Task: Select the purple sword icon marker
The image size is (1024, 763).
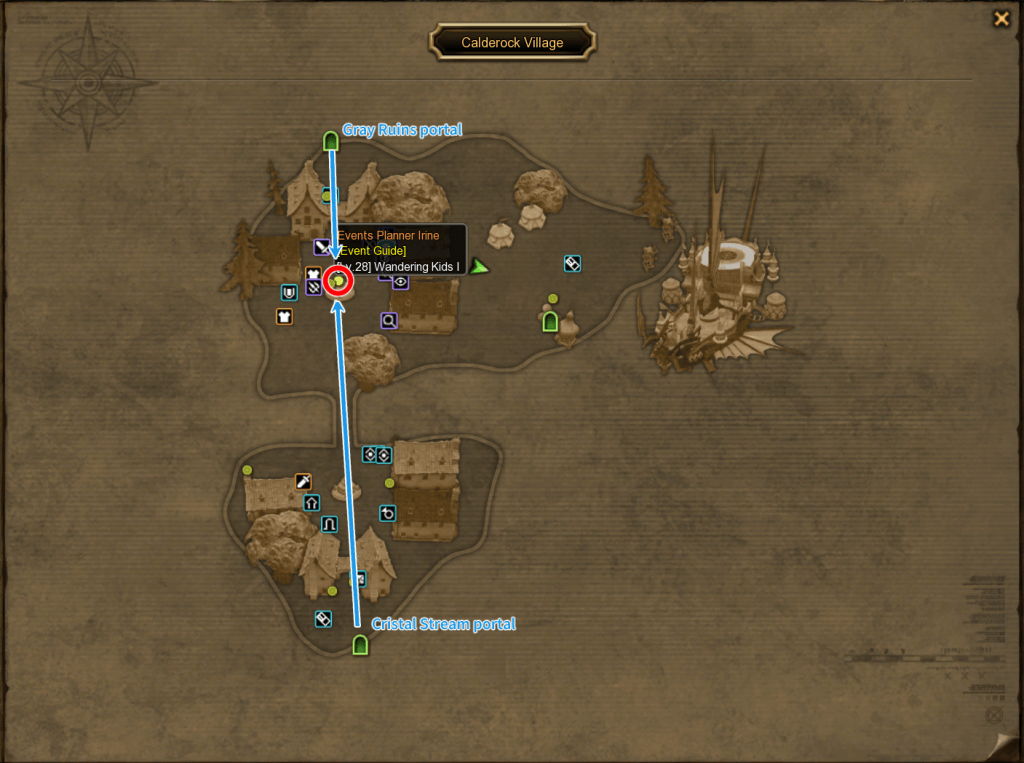Action: (x=322, y=247)
